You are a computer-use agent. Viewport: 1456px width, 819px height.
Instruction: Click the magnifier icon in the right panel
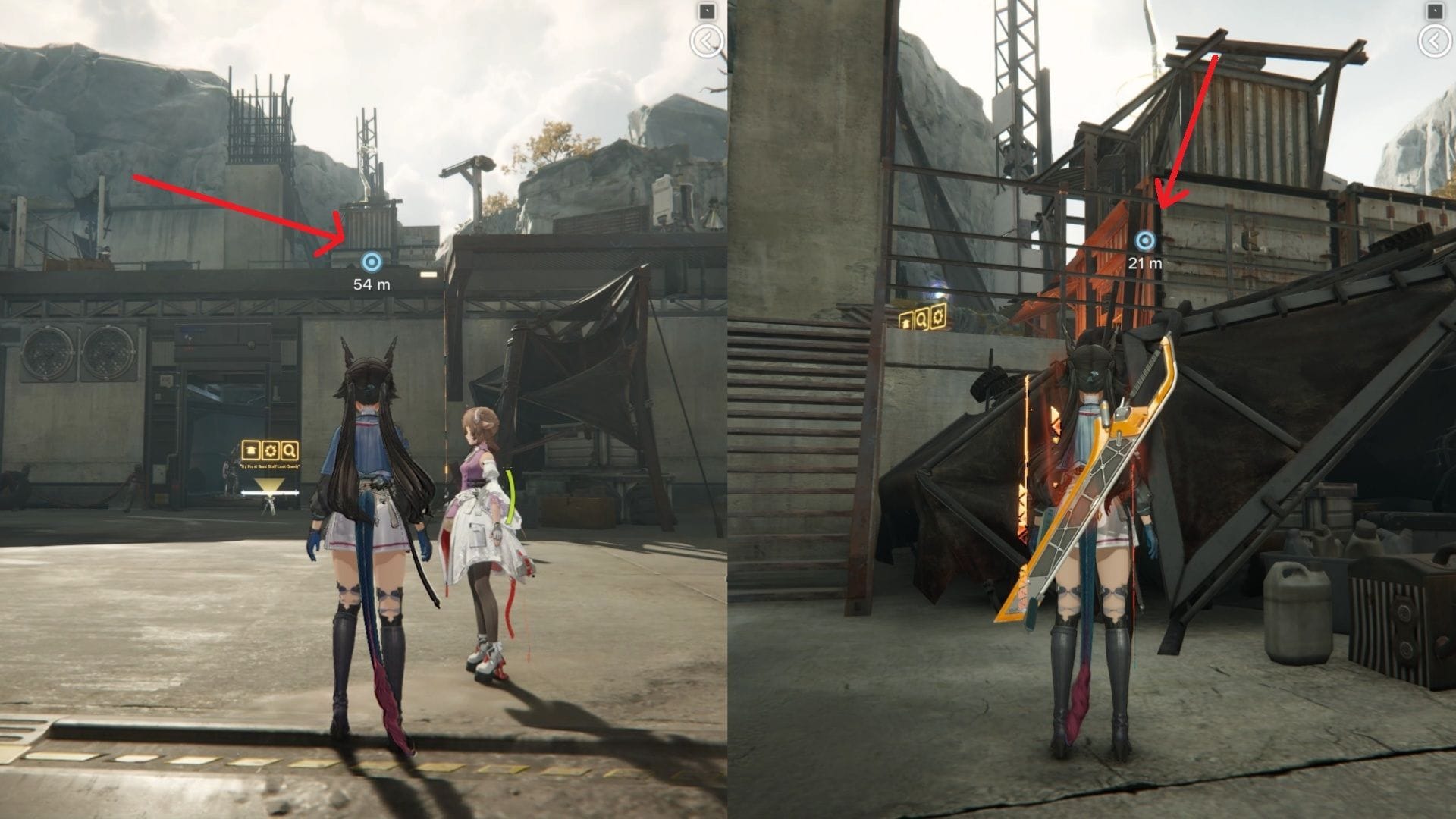(922, 318)
